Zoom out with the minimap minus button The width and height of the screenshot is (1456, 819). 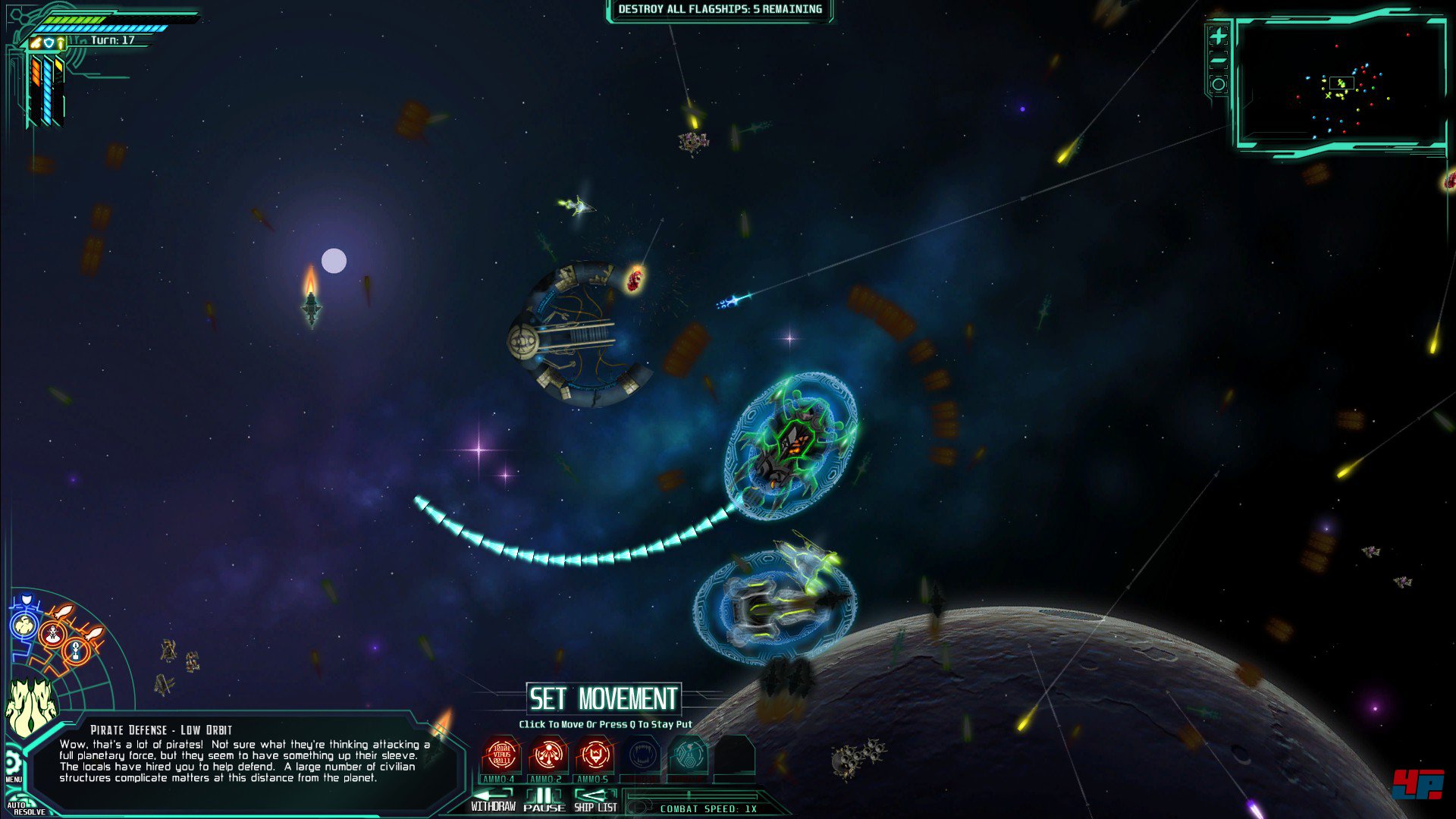[1218, 61]
